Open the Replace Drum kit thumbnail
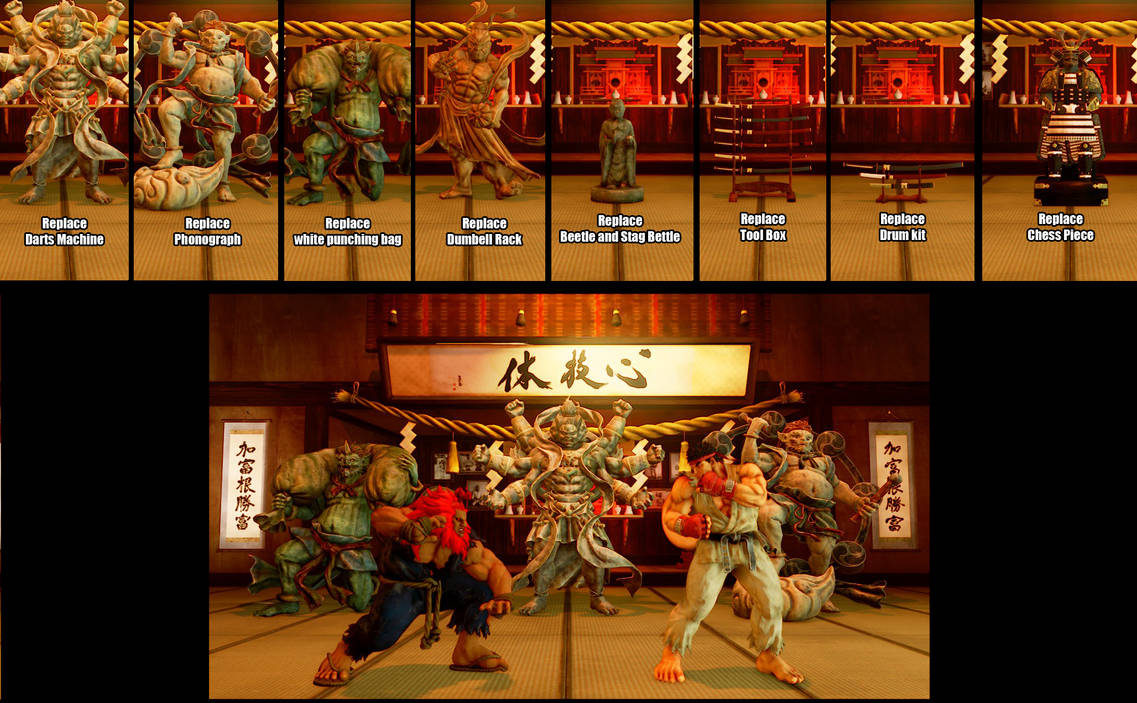 tap(902, 140)
